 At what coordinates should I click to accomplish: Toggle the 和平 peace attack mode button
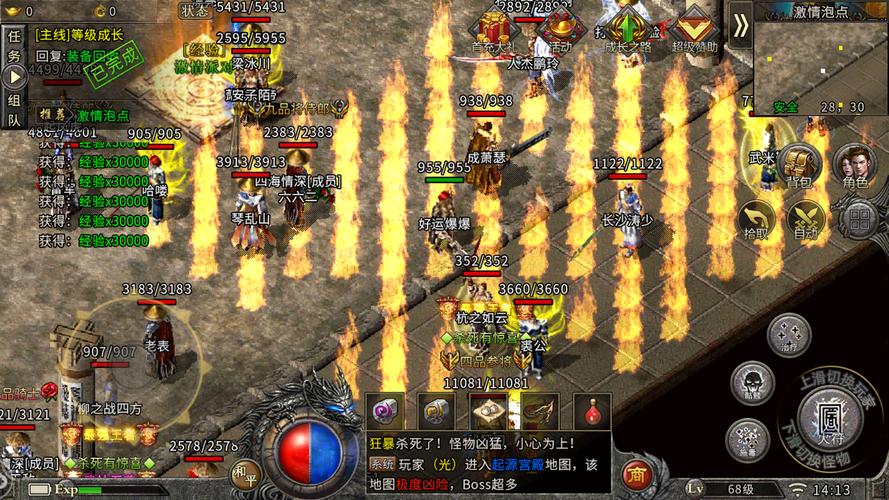click(244, 474)
